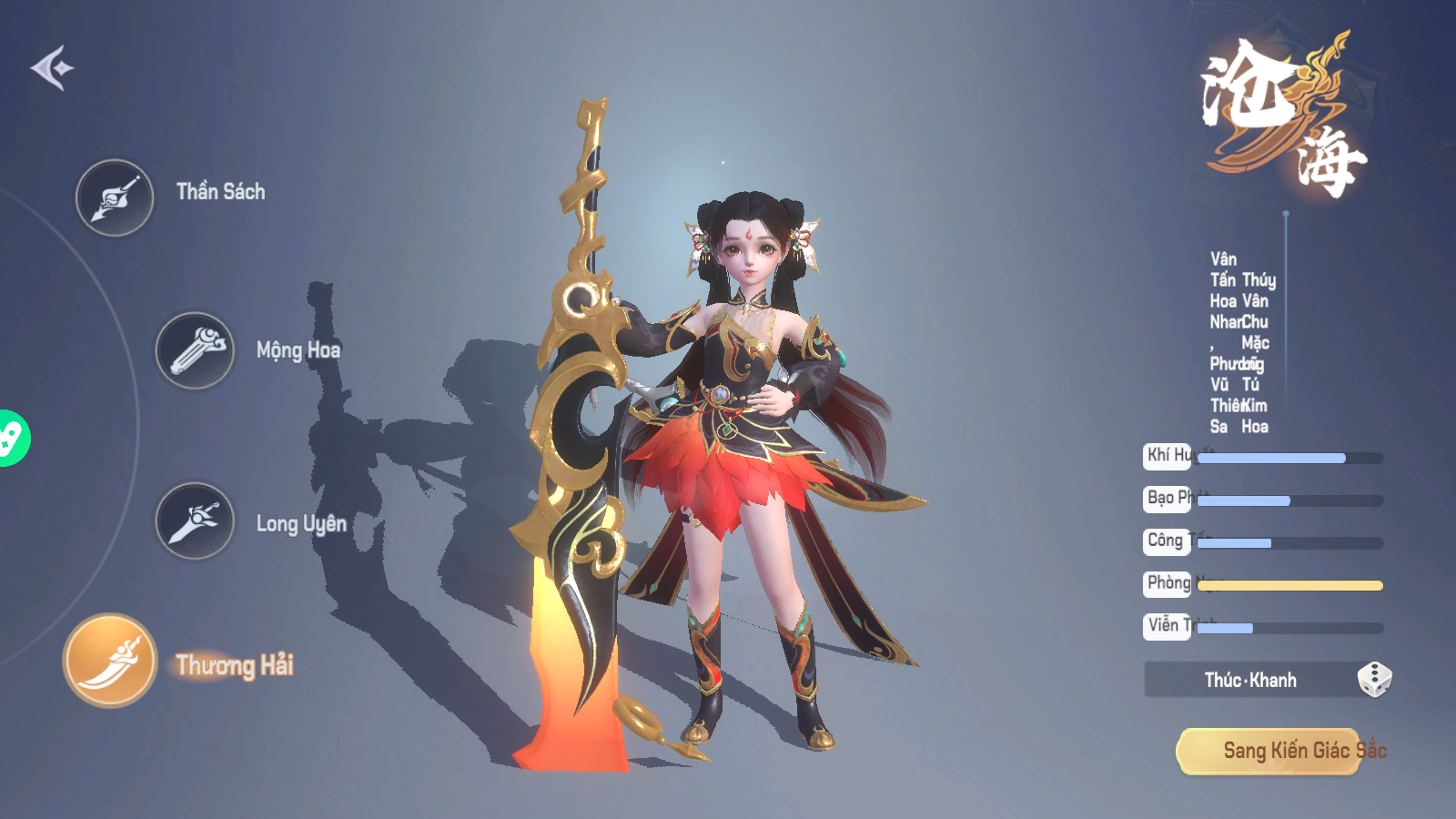Choose the Mộng Hoa class
This screenshot has height=819, width=1456.
195,350
